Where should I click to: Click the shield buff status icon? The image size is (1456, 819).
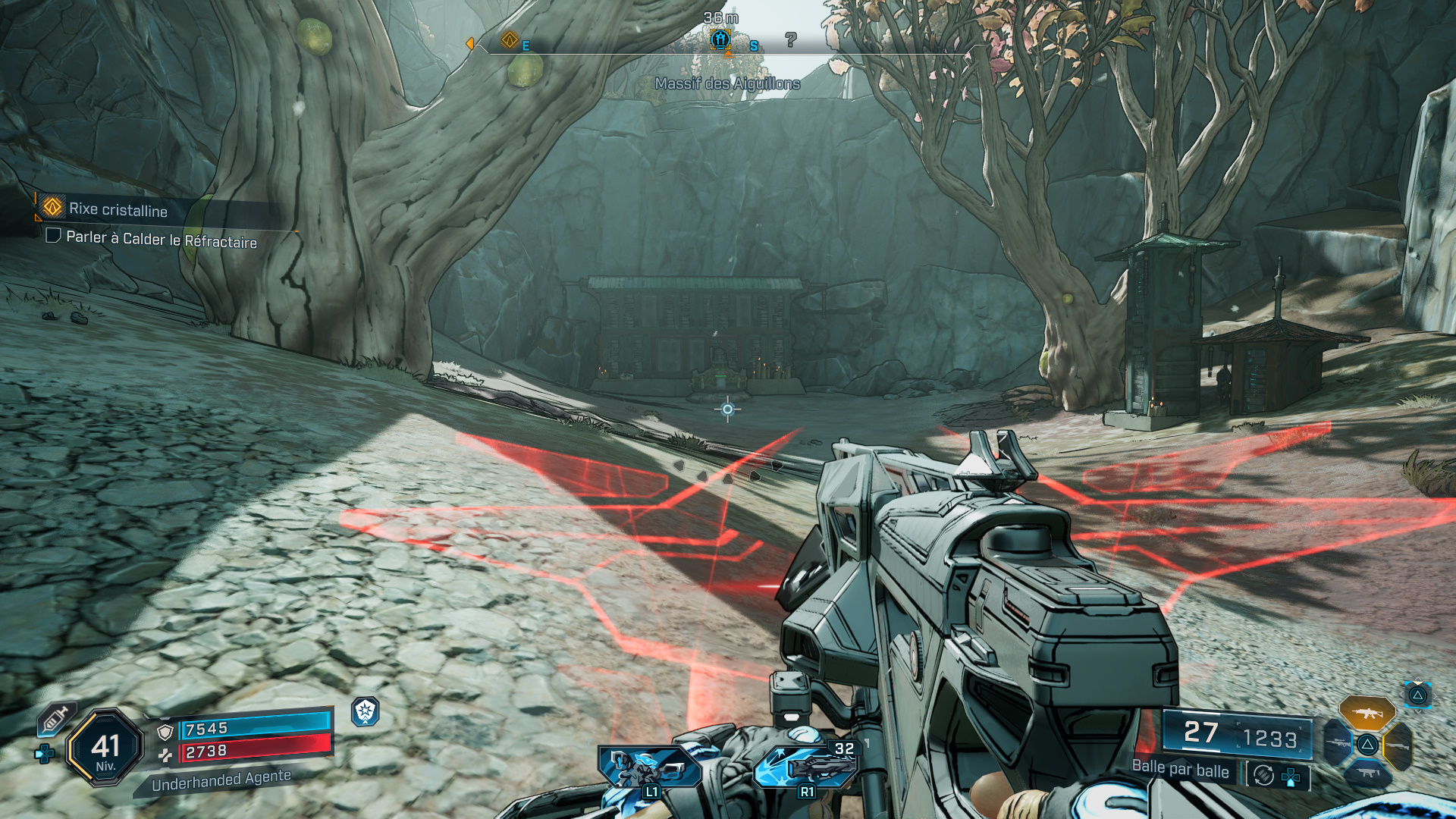(x=366, y=711)
